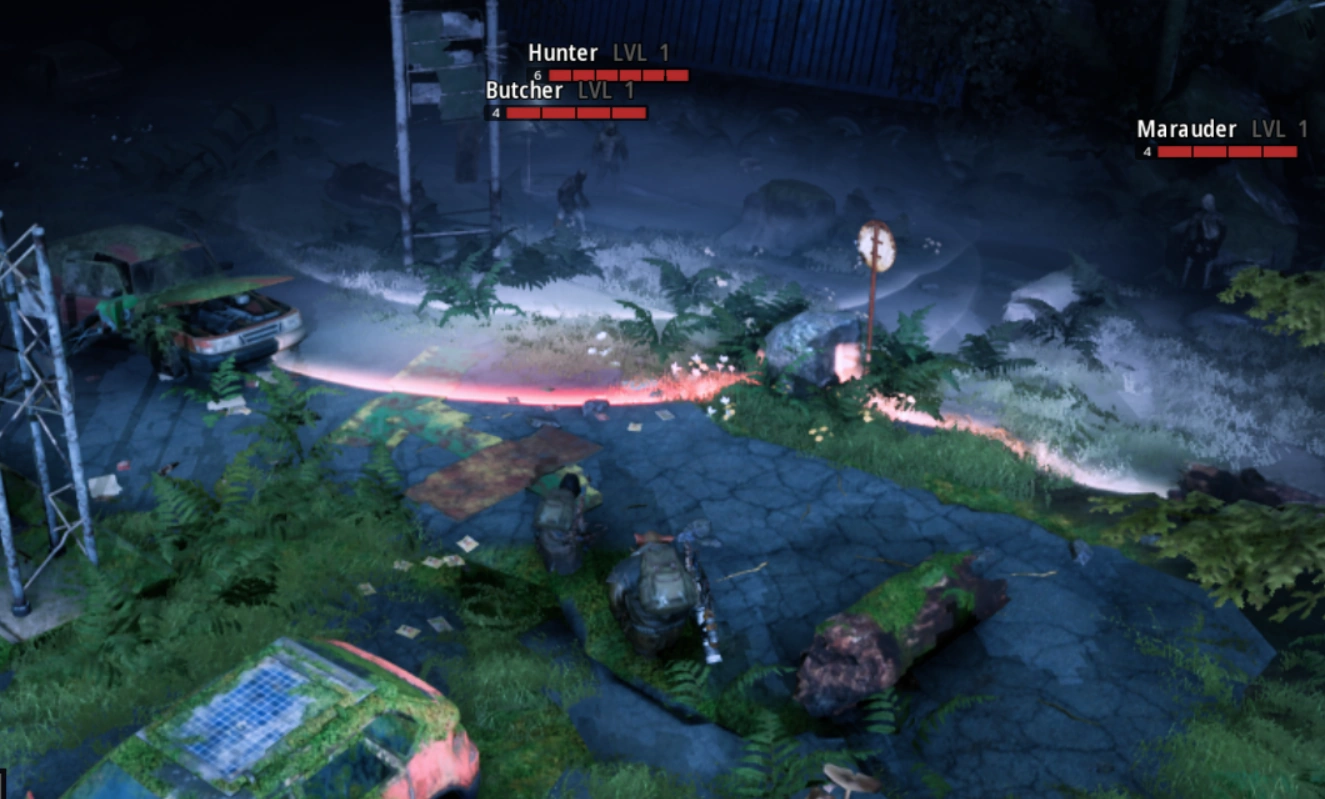Viewport: 1325px width, 799px height.
Task: Click the Butcher's red health bar
Action: 575,111
